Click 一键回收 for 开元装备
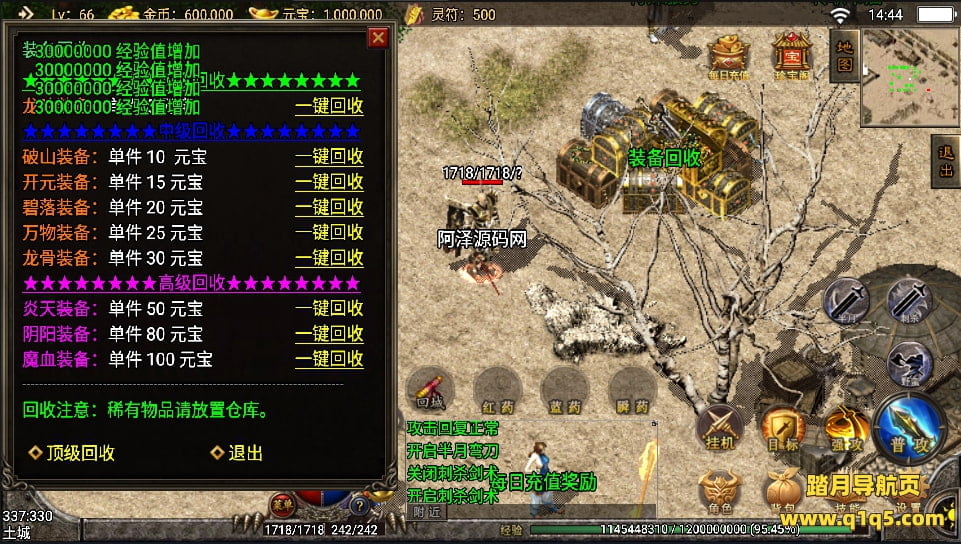961x544 pixels. click(328, 182)
